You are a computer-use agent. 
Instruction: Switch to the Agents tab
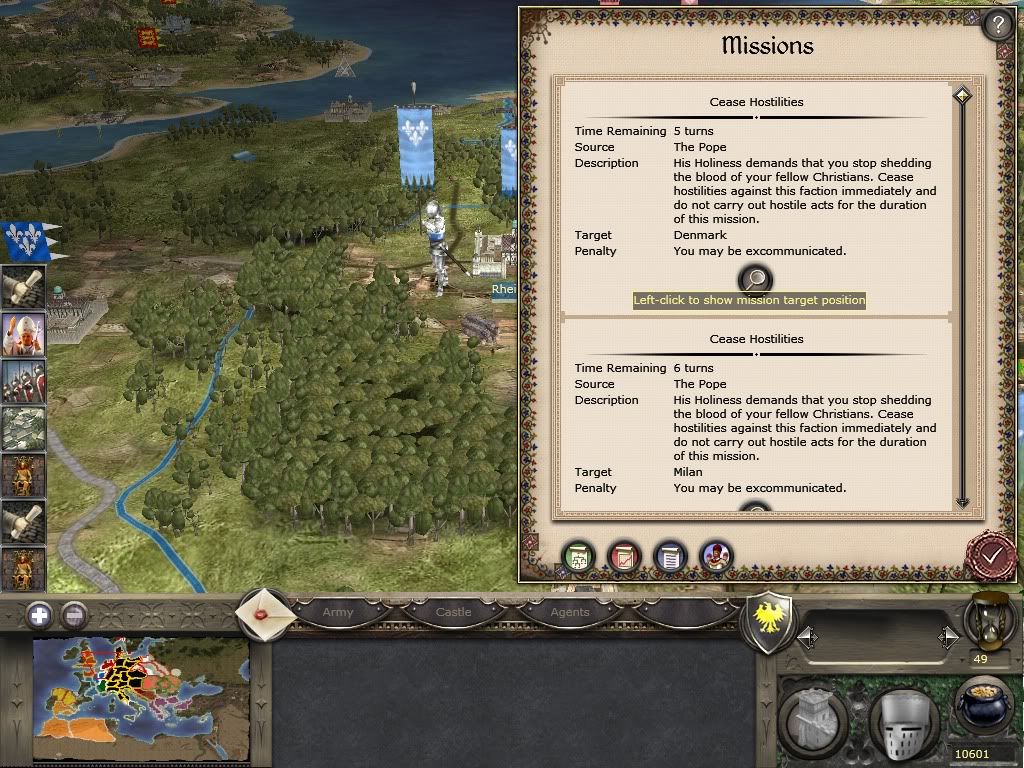point(569,612)
